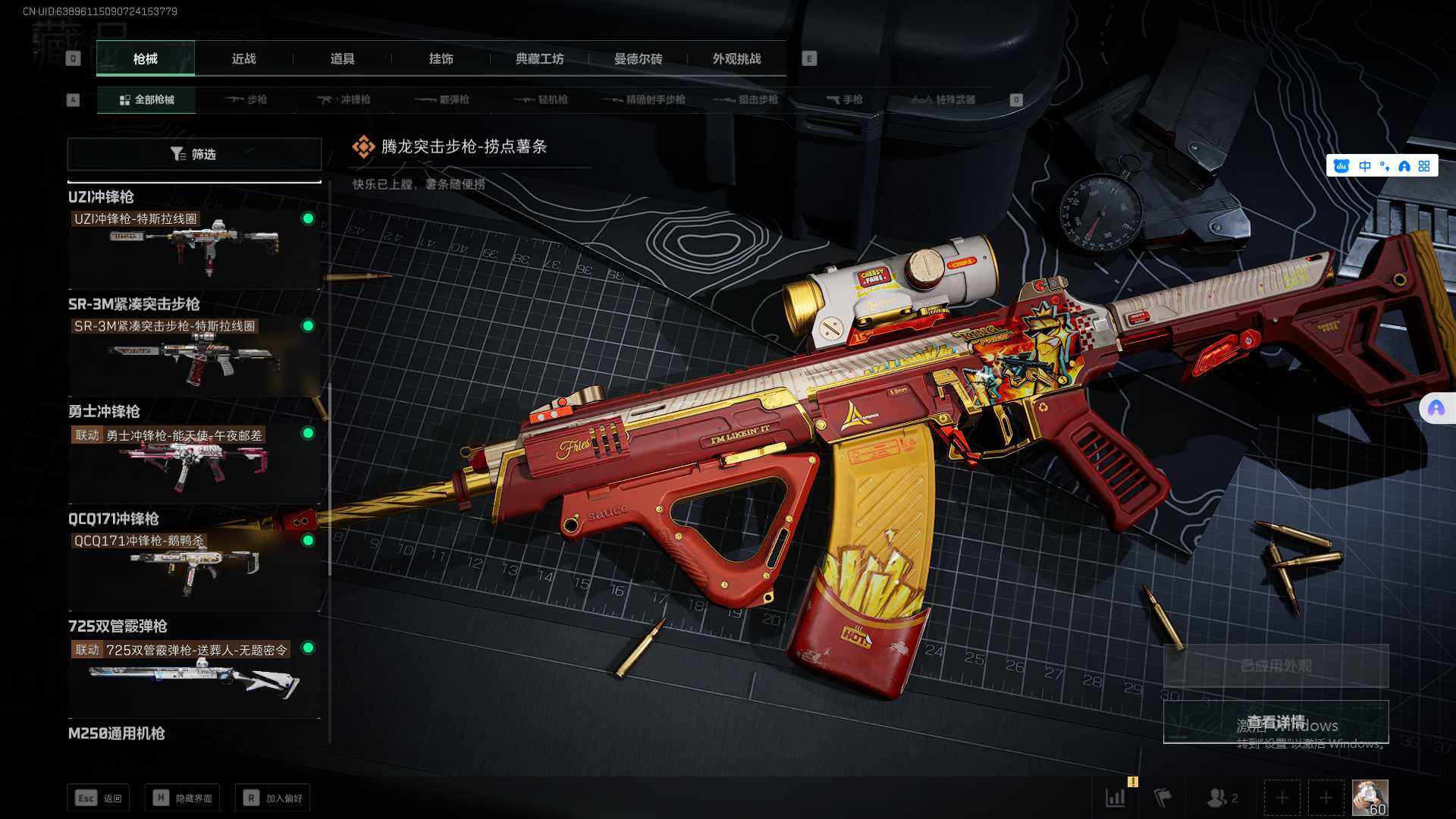
Task: Open the statistics bar chart icon
Action: 1116,798
